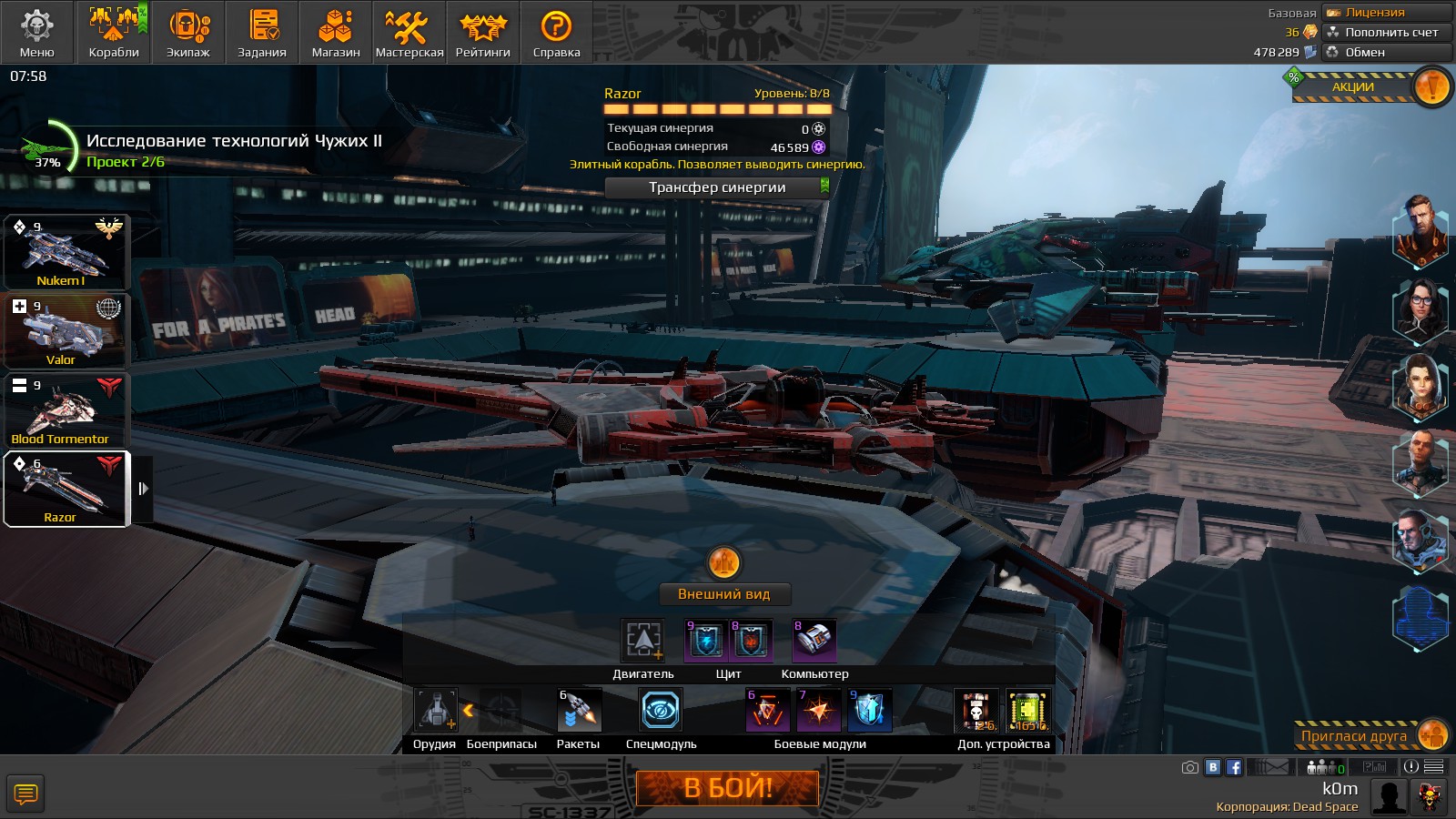Open the Корабли ships section
The image size is (1456, 819).
tap(114, 33)
